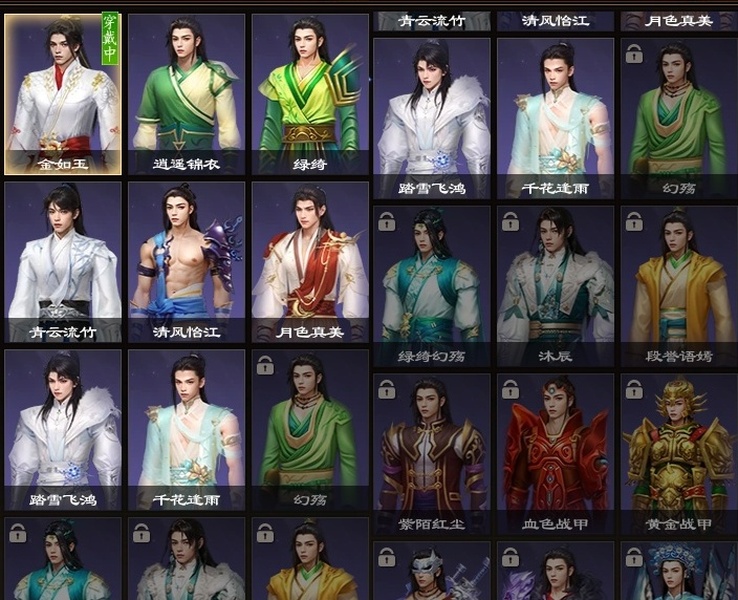Choose the 逍遥锦衣 green robe outfit
738x600 pixels.
[186, 94]
